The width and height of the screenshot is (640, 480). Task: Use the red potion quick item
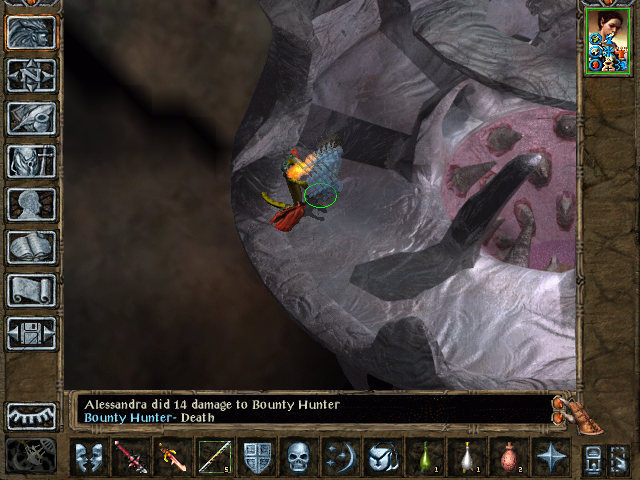(x=509, y=457)
